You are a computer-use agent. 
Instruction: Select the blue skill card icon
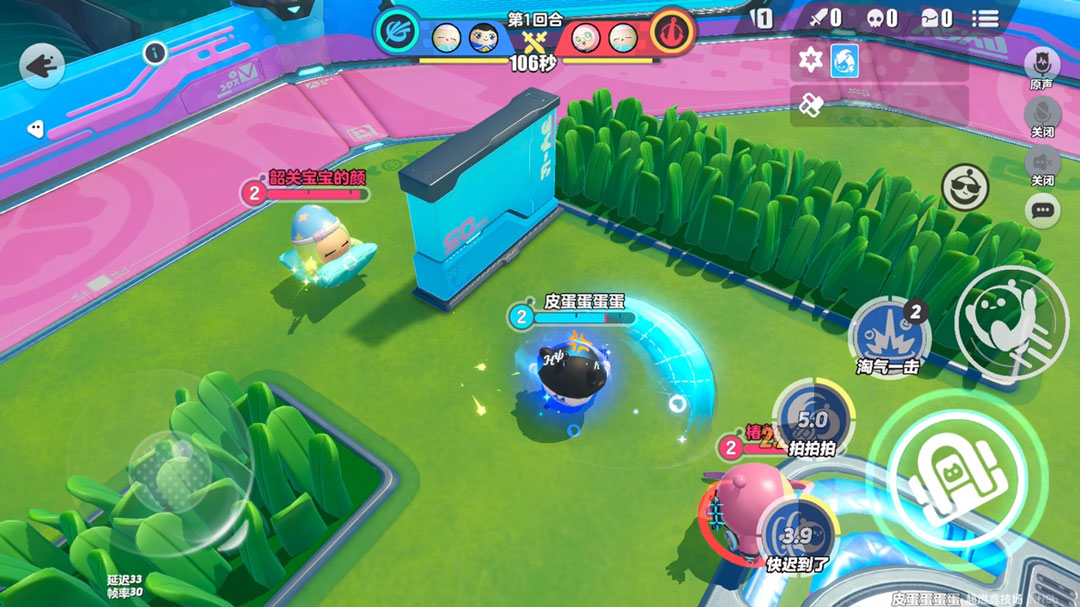[845, 62]
